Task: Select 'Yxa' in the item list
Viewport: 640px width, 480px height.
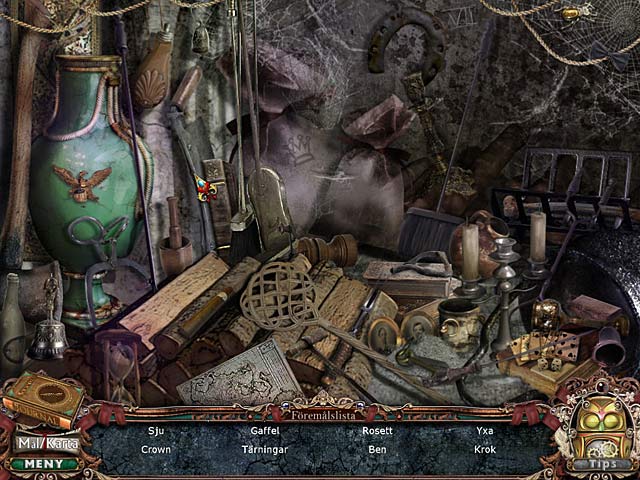Action: click(486, 432)
